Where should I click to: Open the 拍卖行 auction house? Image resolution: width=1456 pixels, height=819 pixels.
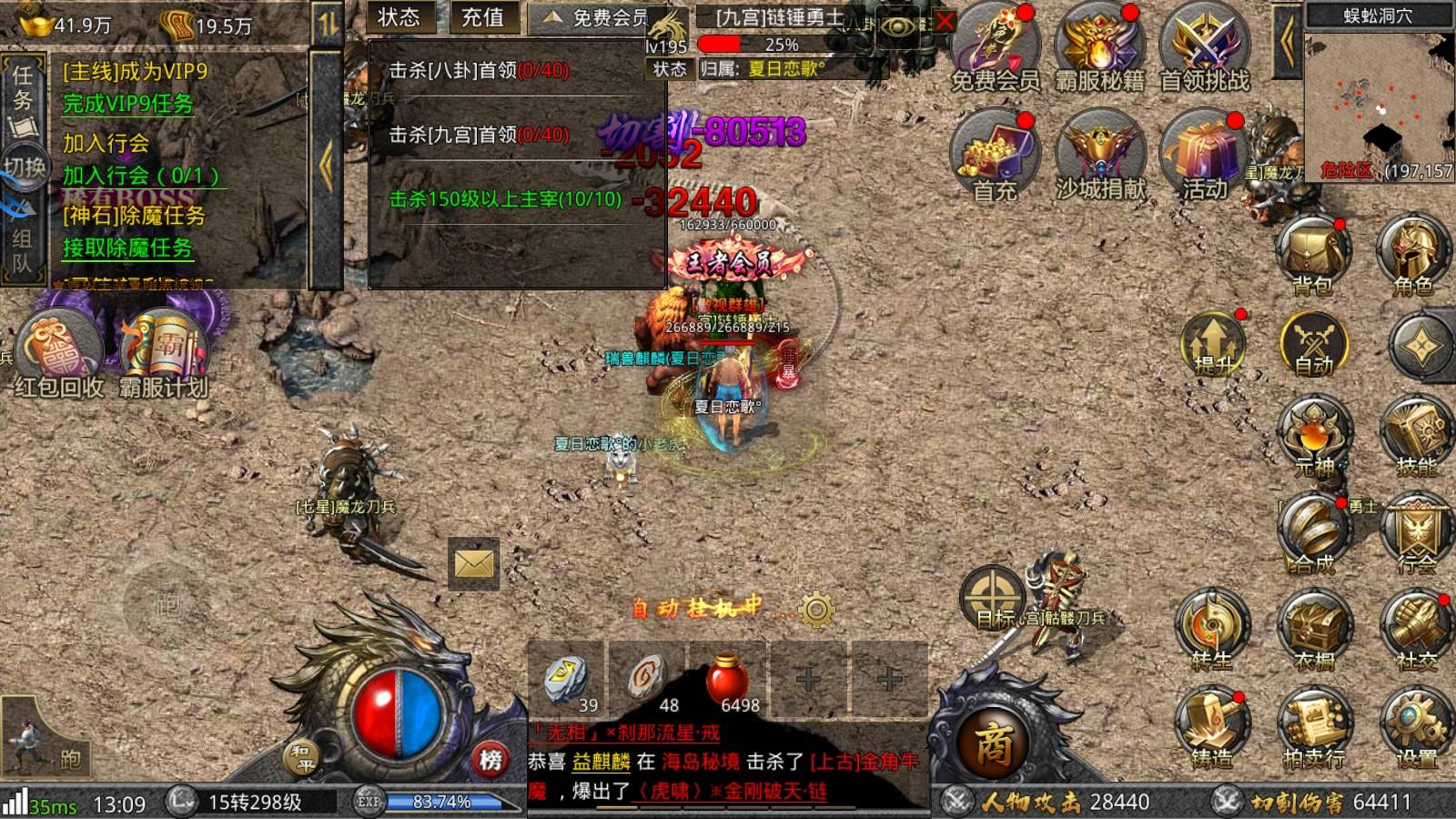click(1313, 730)
